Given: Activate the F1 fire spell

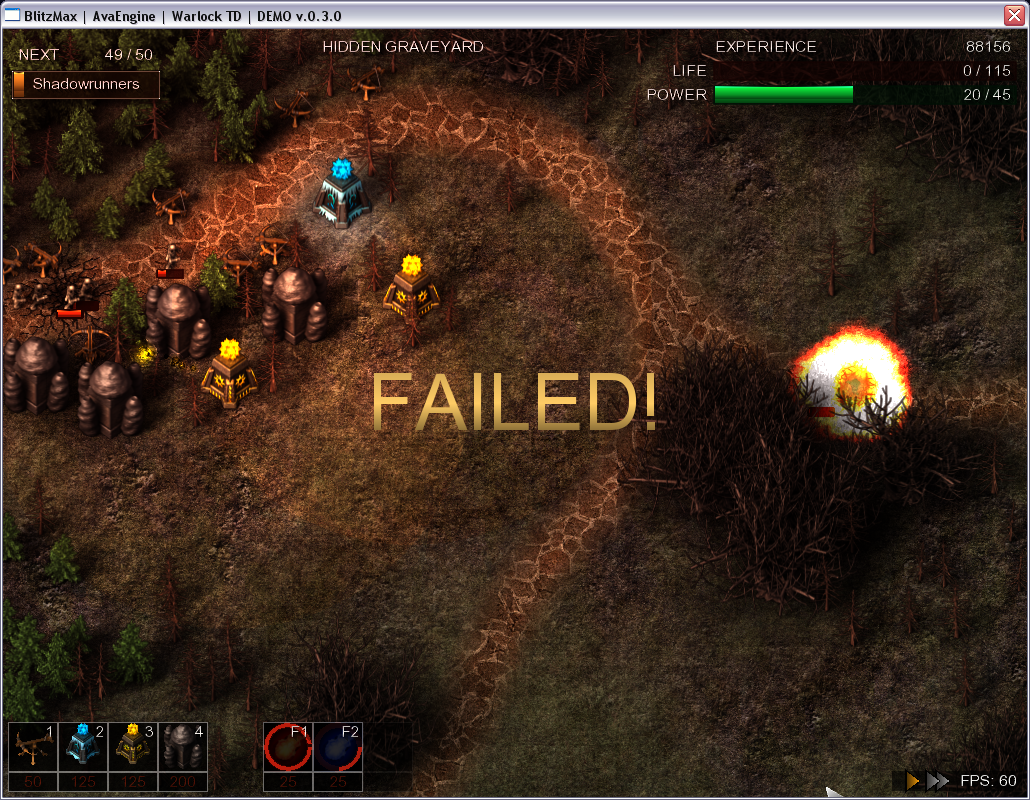Looking at the screenshot, I should (288, 747).
